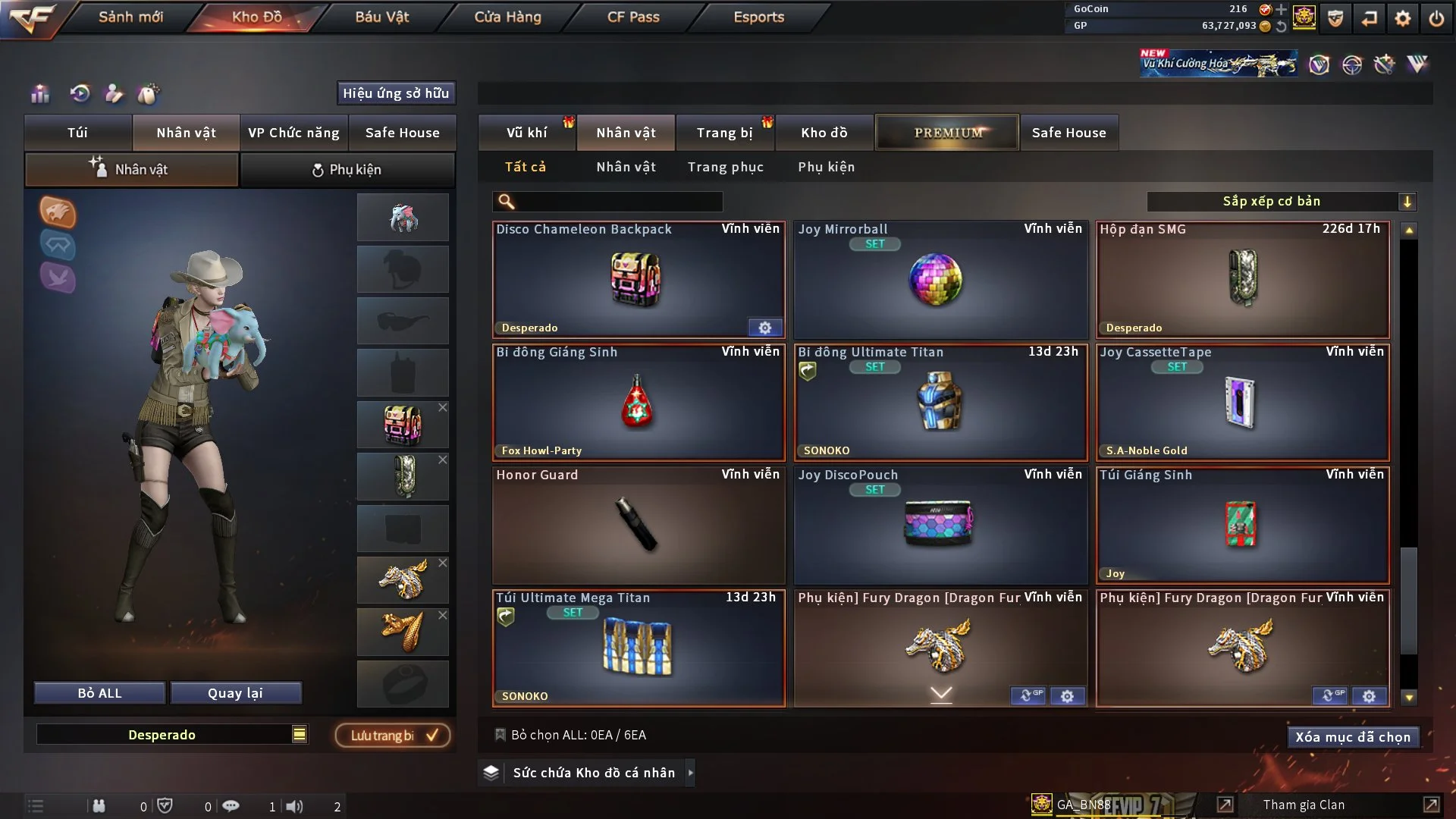1456x819 pixels.
Task: Select the Trang phục filter
Action: [725, 167]
